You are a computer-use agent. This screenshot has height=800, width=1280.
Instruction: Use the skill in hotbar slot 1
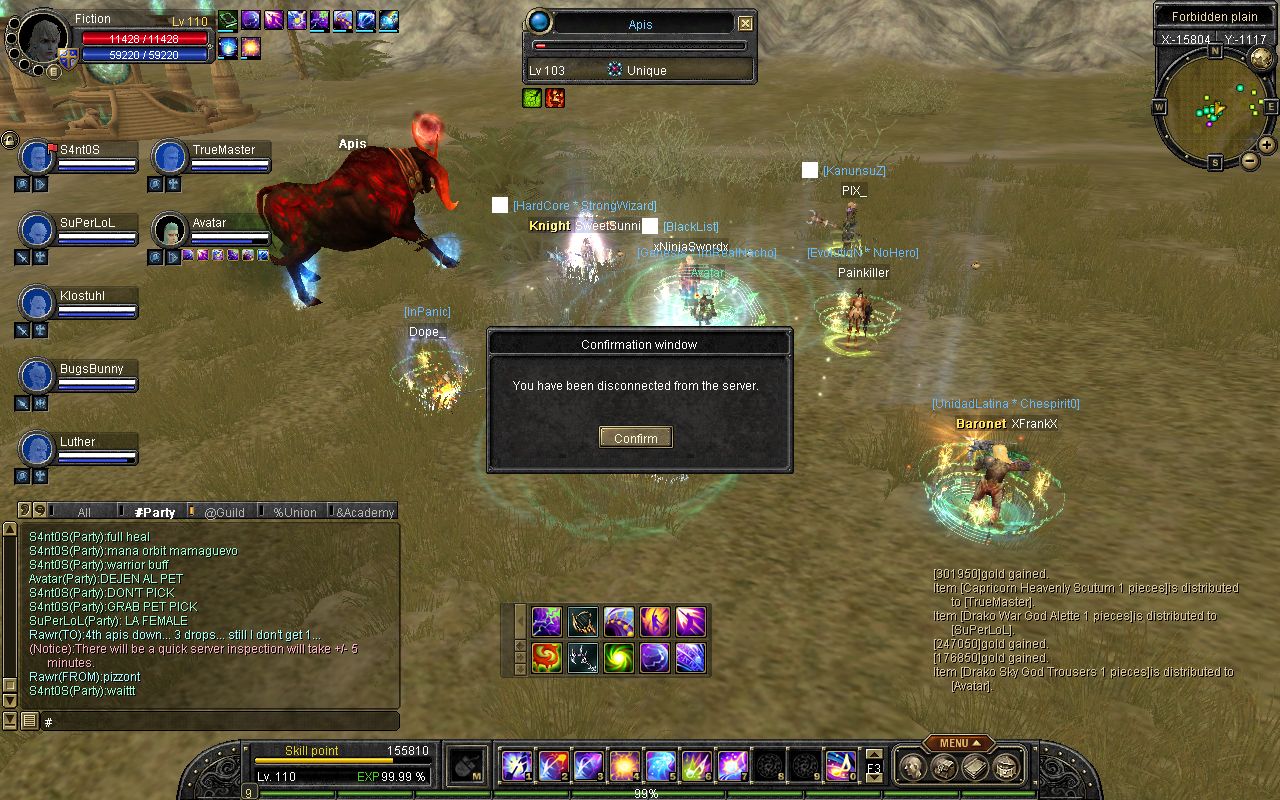pos(515,766)
